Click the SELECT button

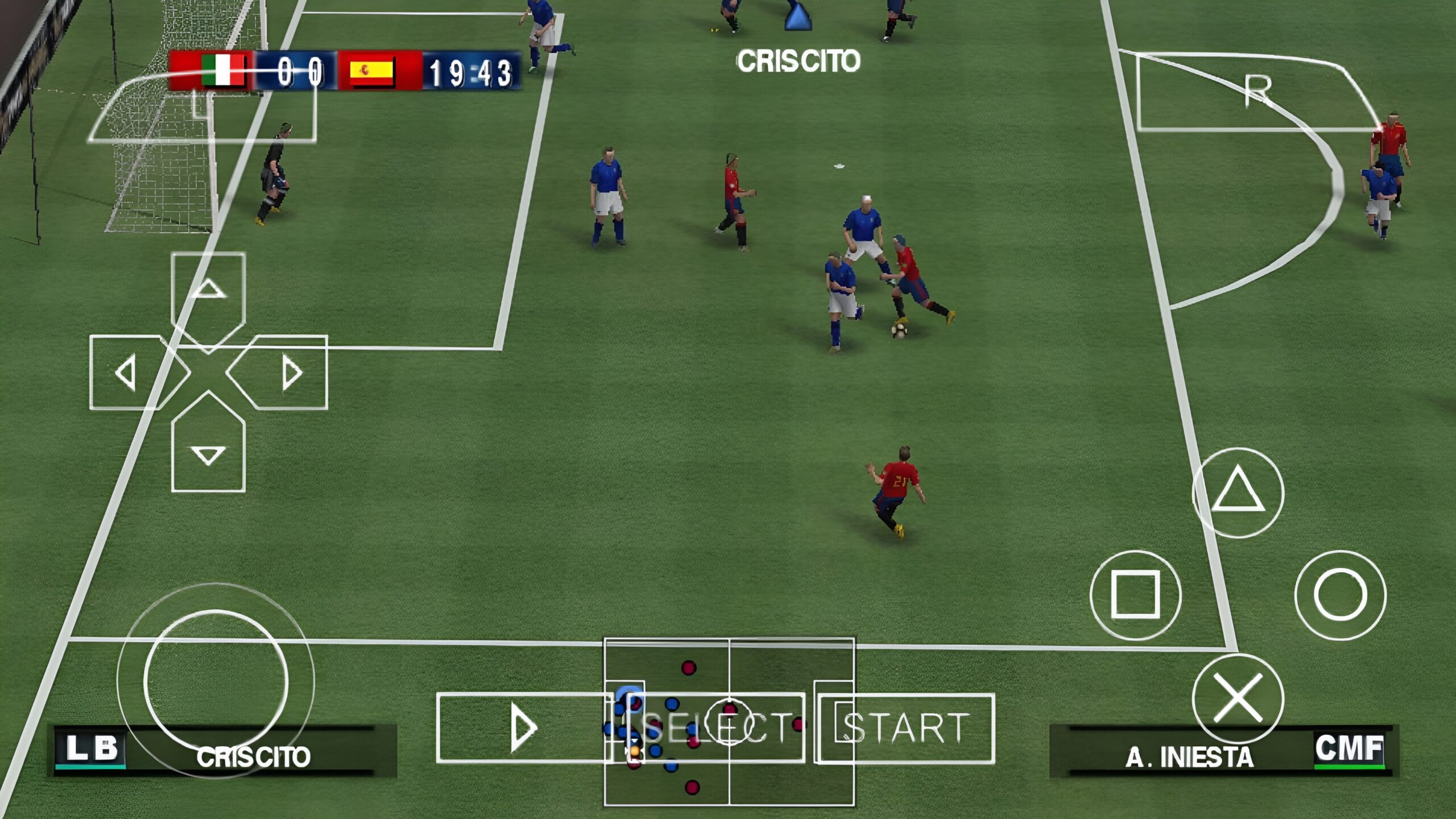click(718, 728)
